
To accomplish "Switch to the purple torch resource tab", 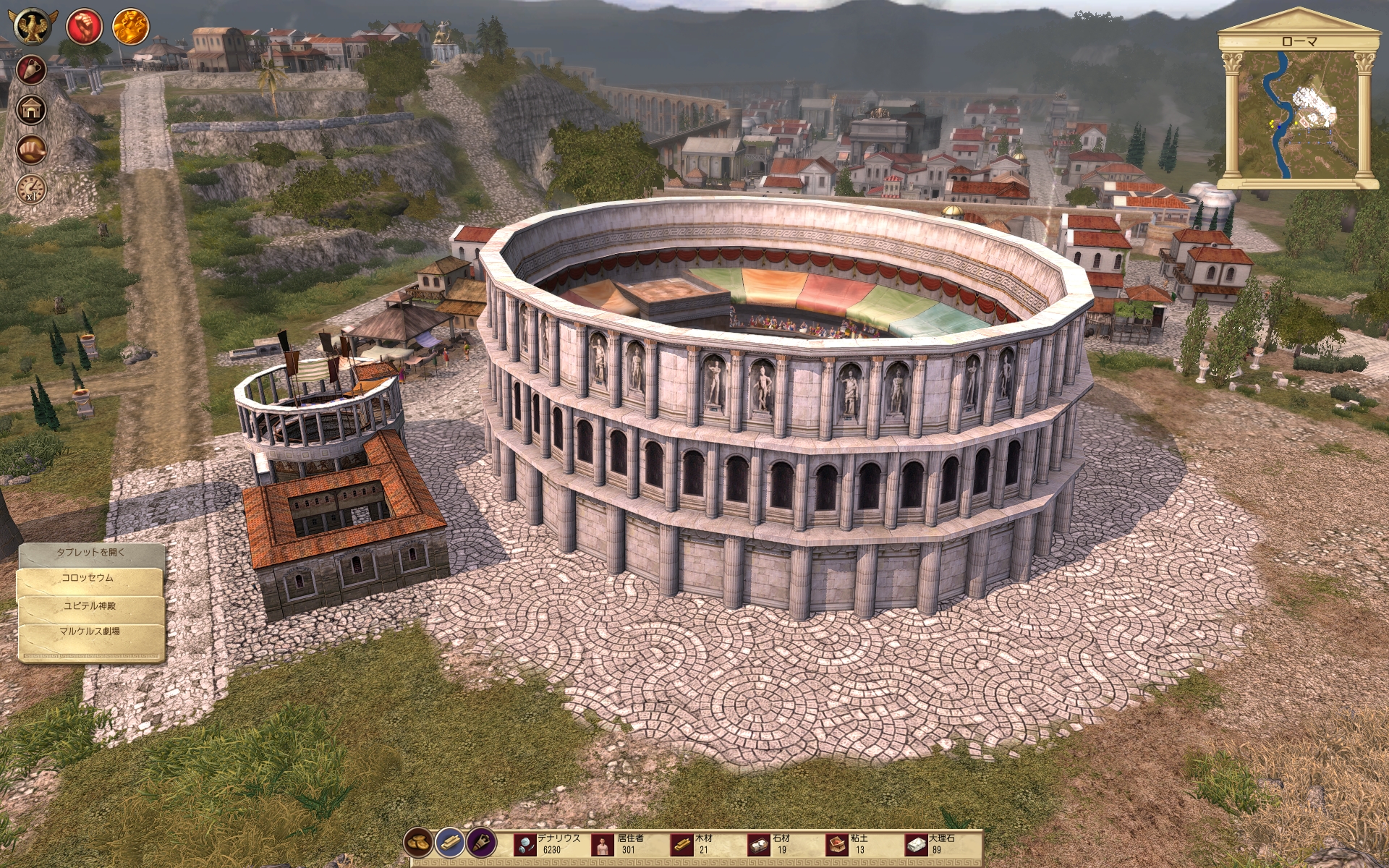I will click(x=480, y=842).
